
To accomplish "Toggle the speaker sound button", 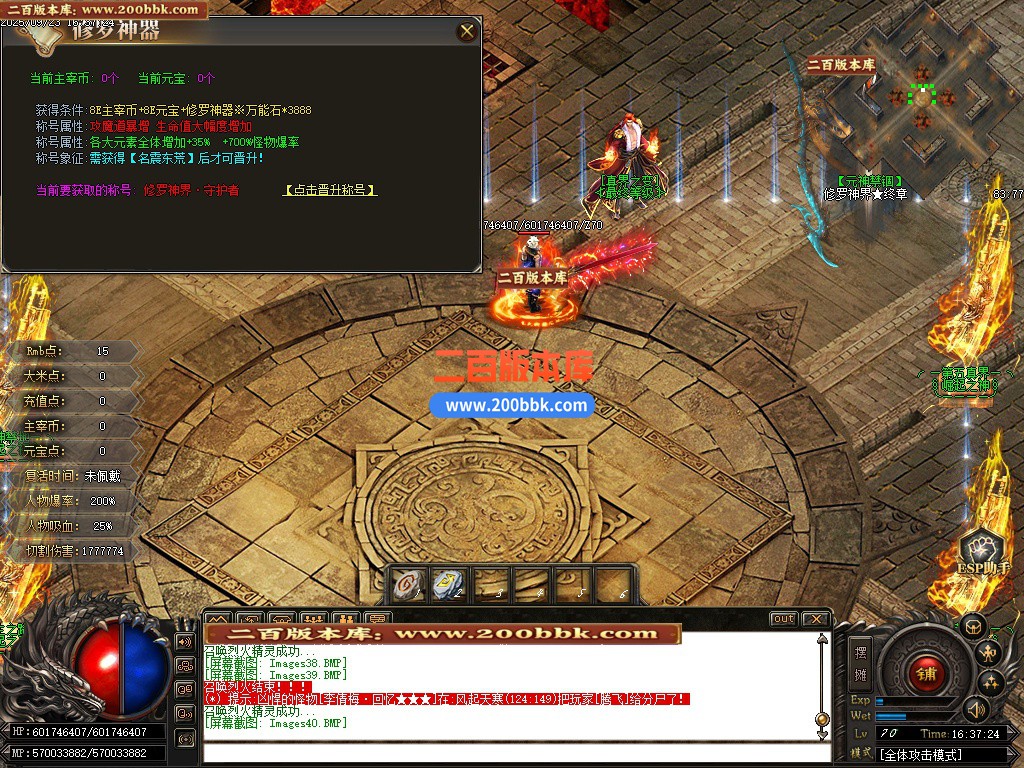I will pyautogui.click(x=975, y=709).
